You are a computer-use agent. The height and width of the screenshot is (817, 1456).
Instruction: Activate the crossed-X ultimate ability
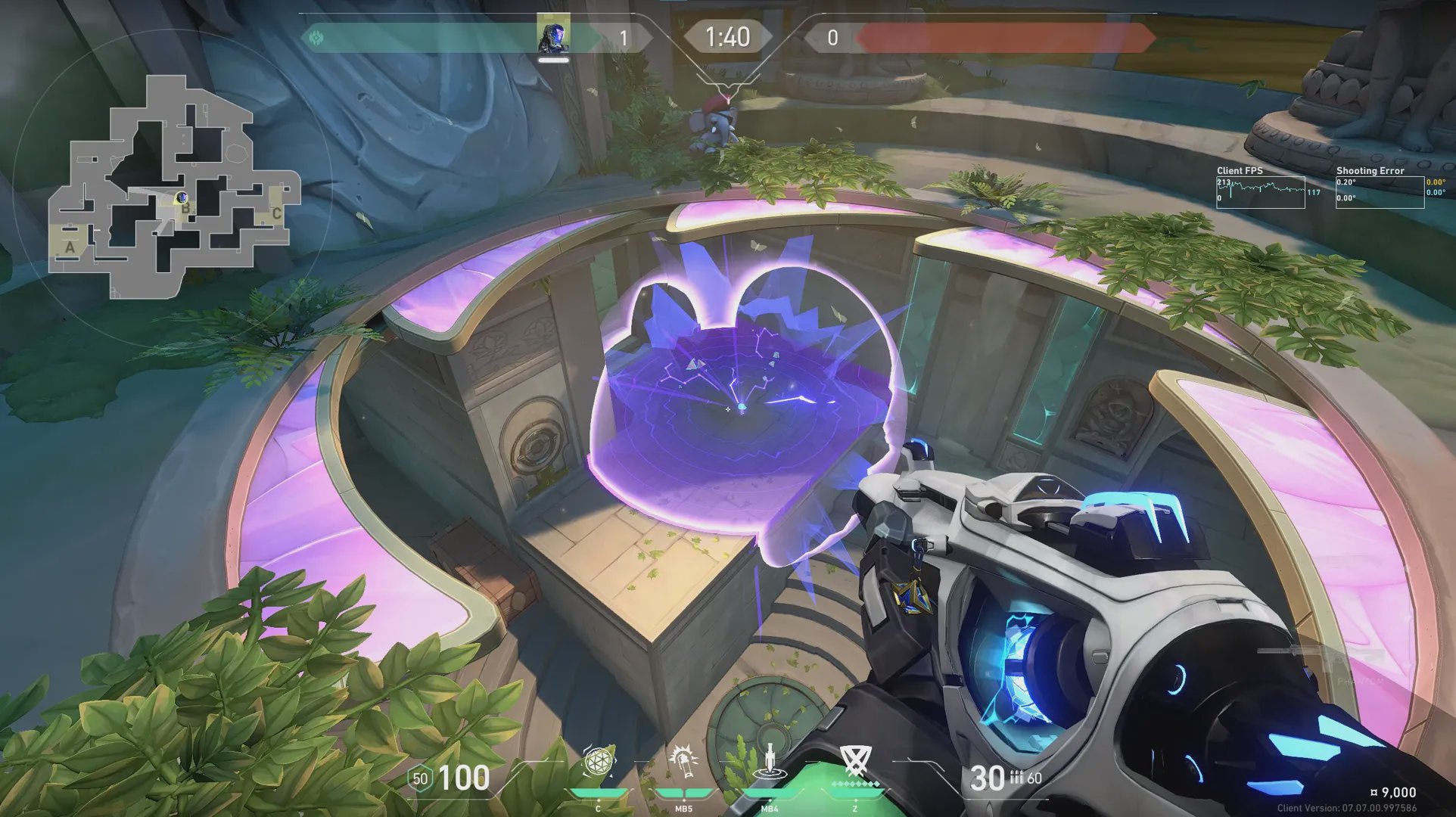point(856,761)
